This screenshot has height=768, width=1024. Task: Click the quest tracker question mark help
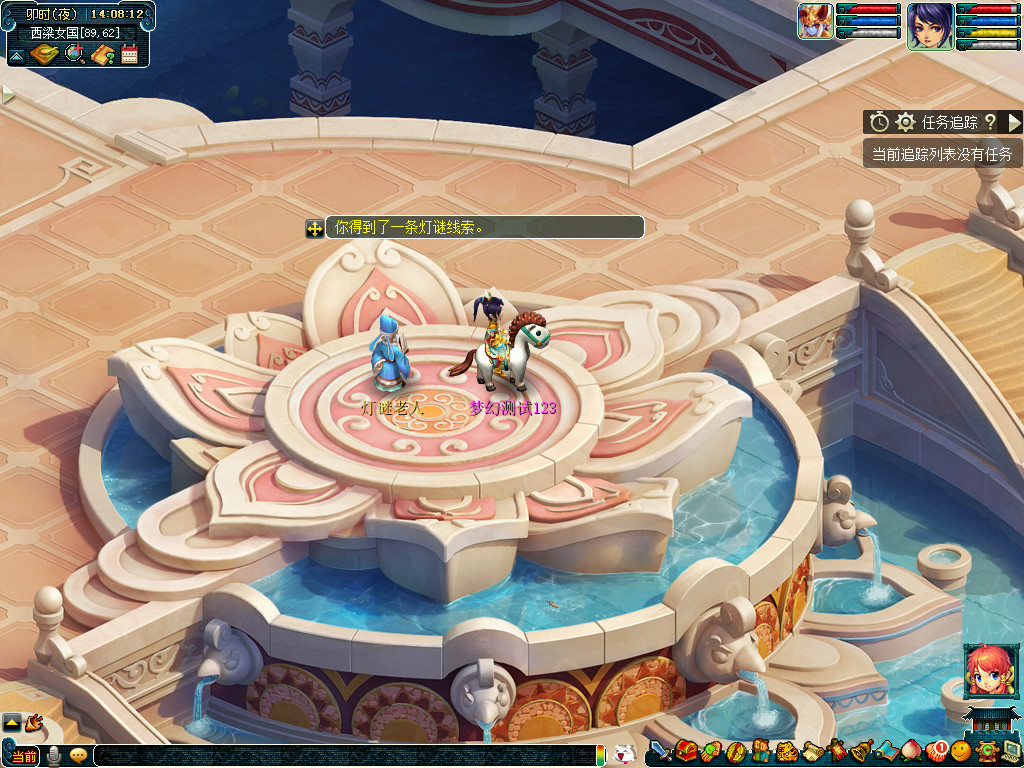[990, 122]
